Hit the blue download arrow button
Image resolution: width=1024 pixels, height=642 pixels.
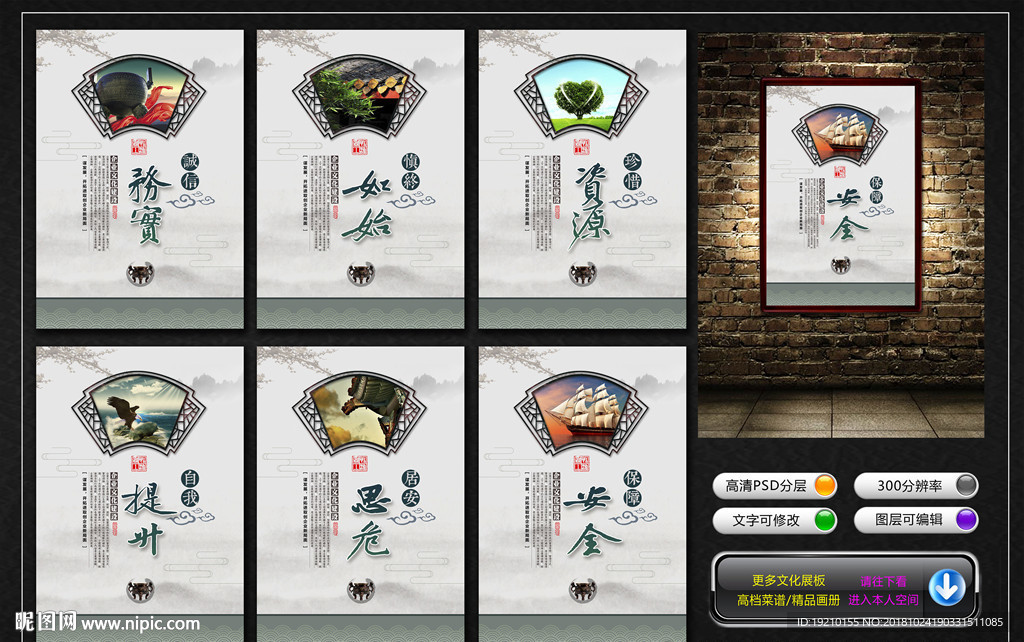pyautogui.click(x=946, y=587)
